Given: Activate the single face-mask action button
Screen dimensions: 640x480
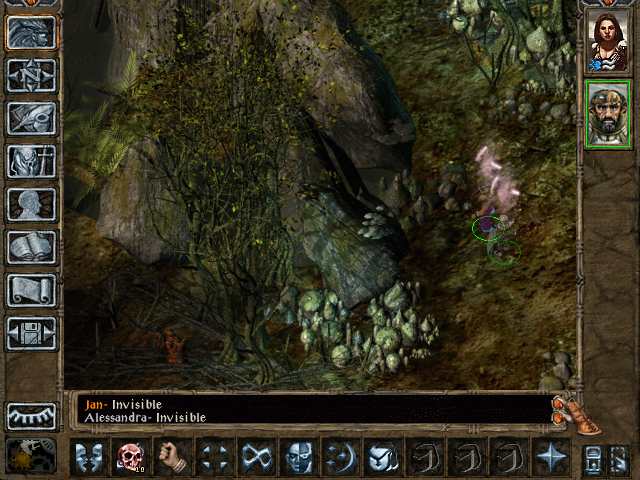Looking at the screenshot, I should click(x=299, y=457).
